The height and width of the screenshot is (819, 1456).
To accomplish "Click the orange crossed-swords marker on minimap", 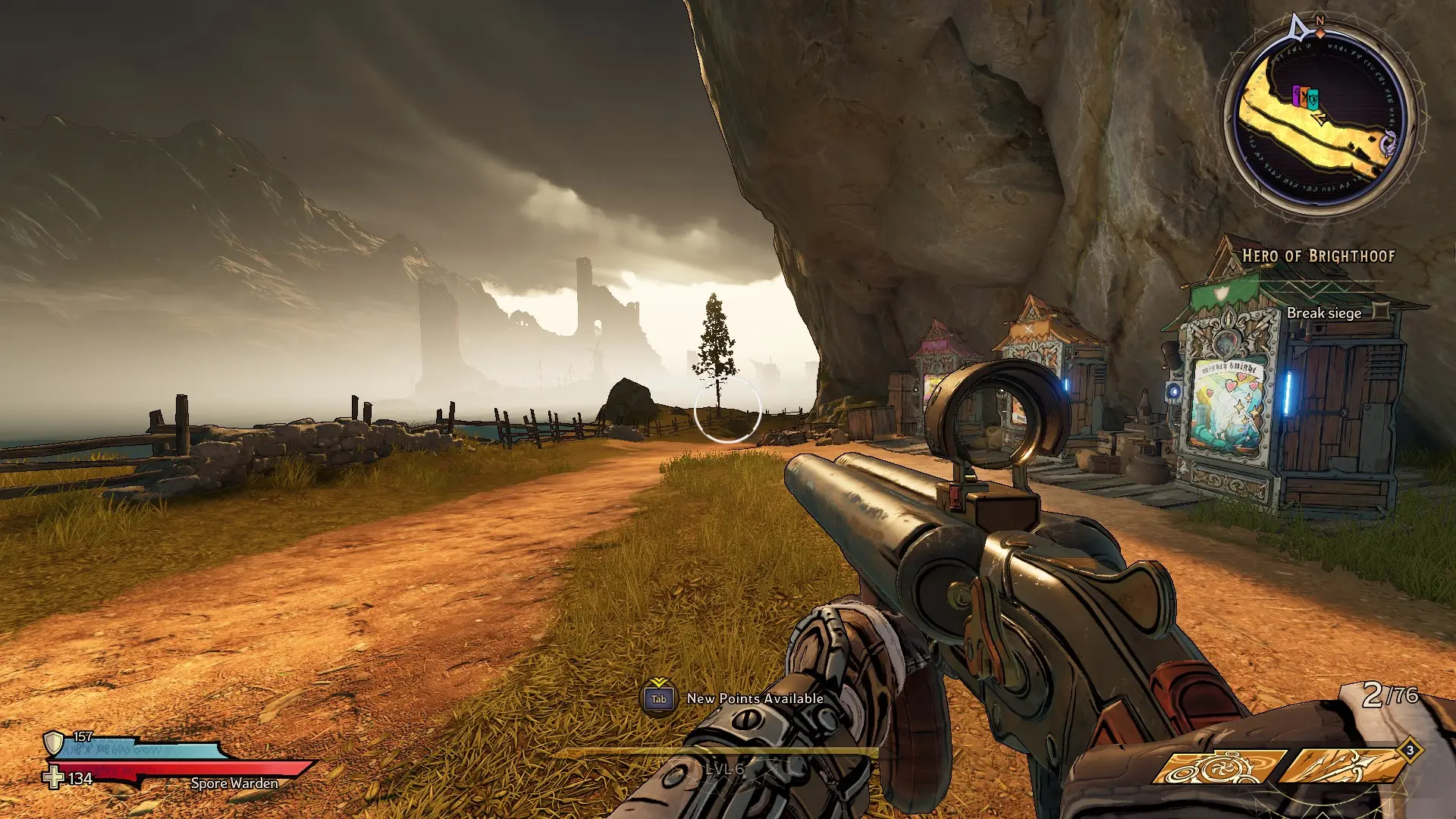I will (x=1305, y=97).
